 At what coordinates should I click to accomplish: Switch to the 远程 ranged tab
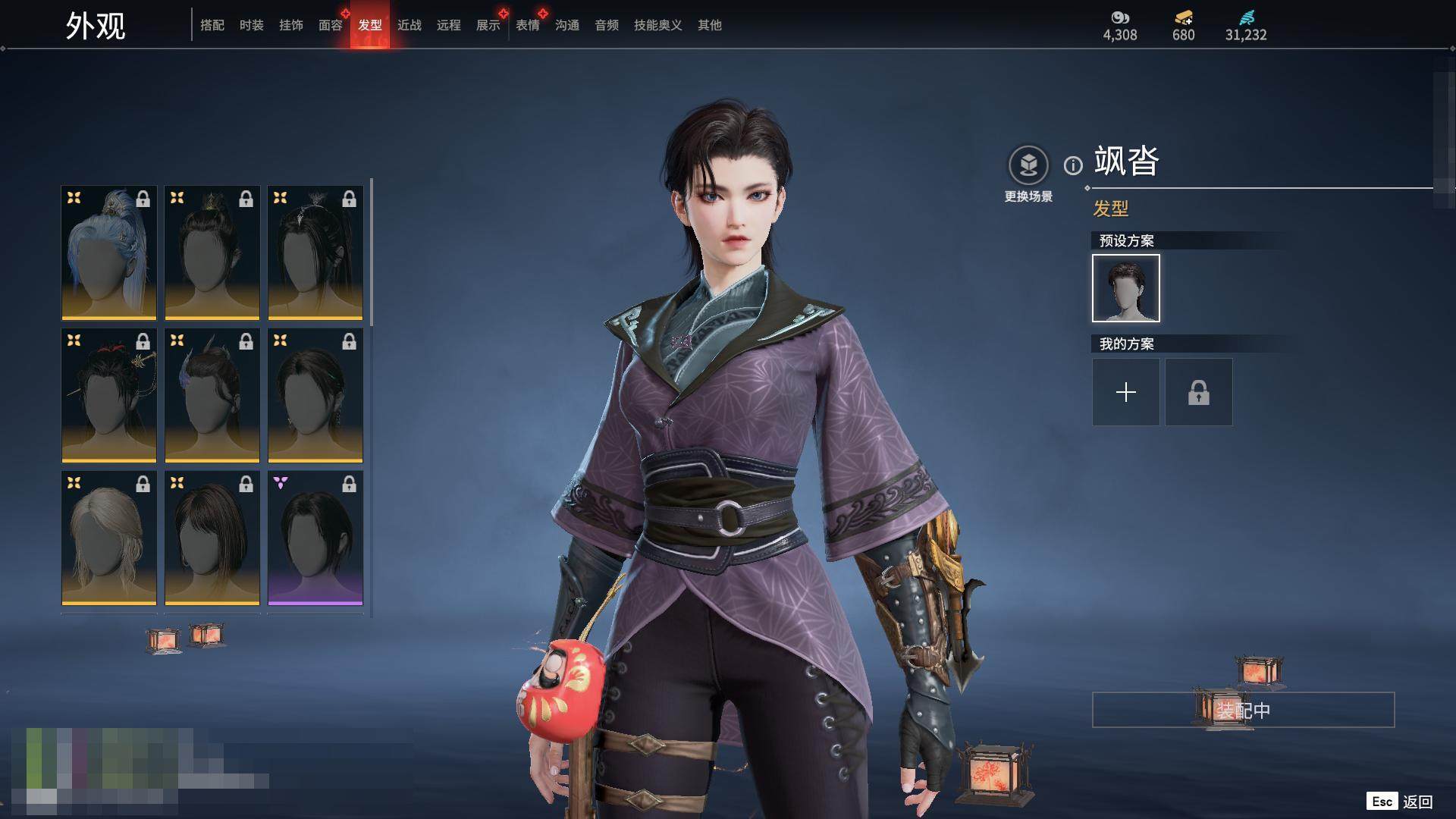tap(449, 25)
